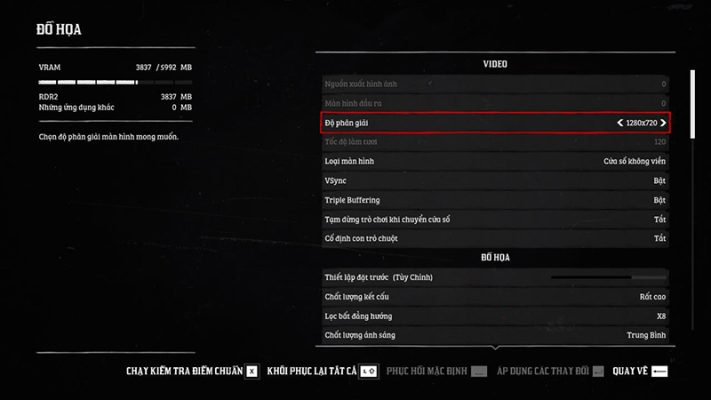Toggle the Triple Buffering option

(494, 199)
